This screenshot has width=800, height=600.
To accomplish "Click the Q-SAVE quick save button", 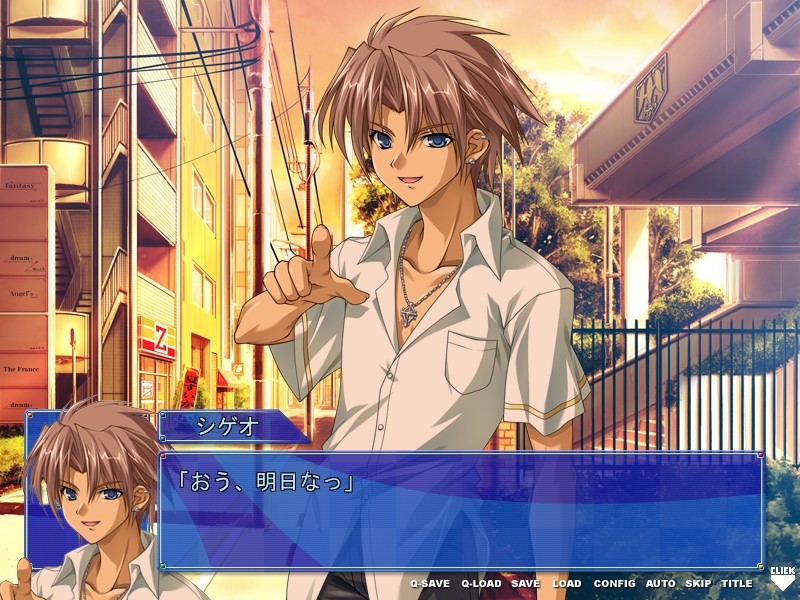I will (x=430, y=583).
